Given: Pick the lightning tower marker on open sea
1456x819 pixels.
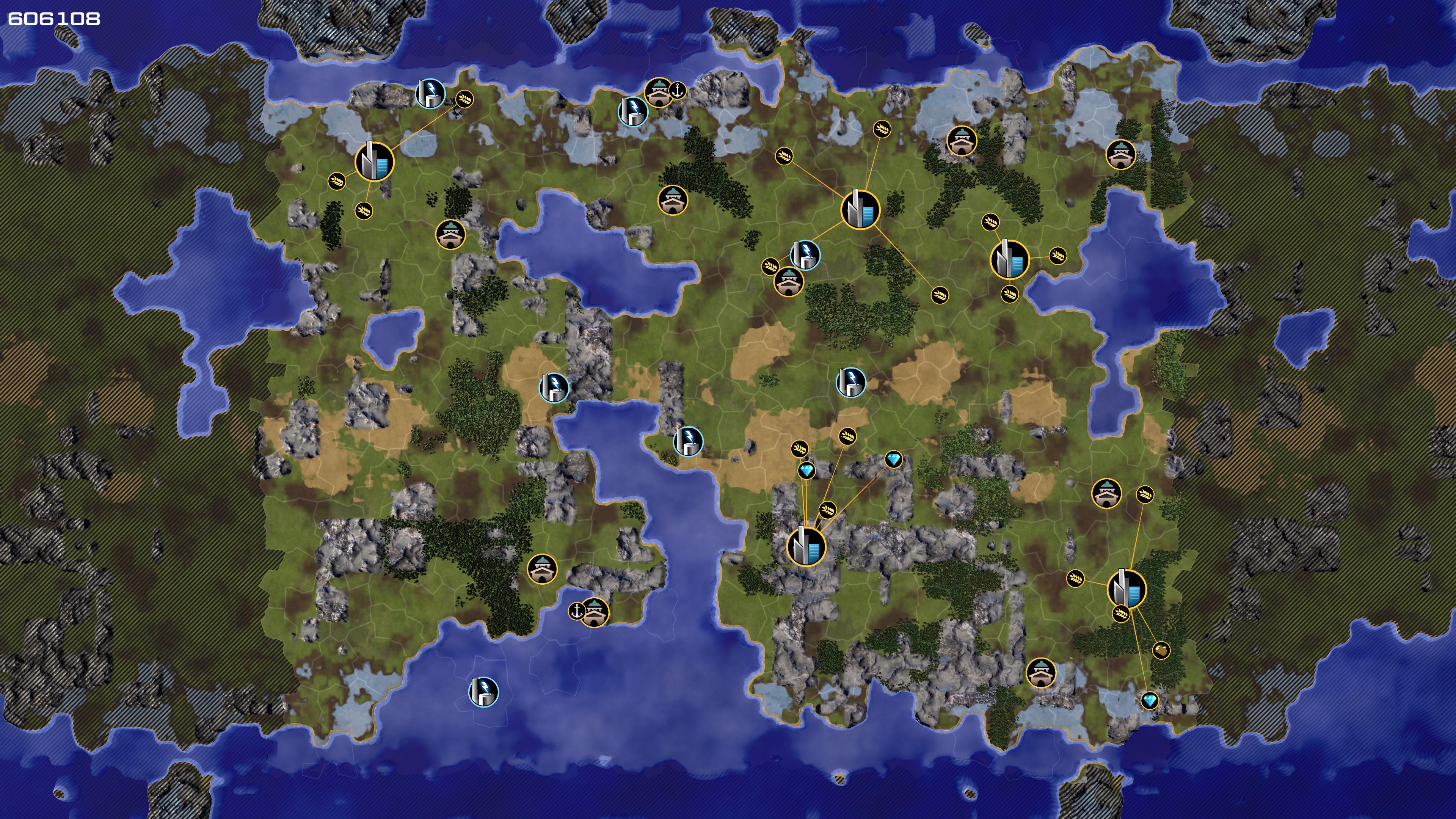Looking at the screenshot, I should point(484,691).
